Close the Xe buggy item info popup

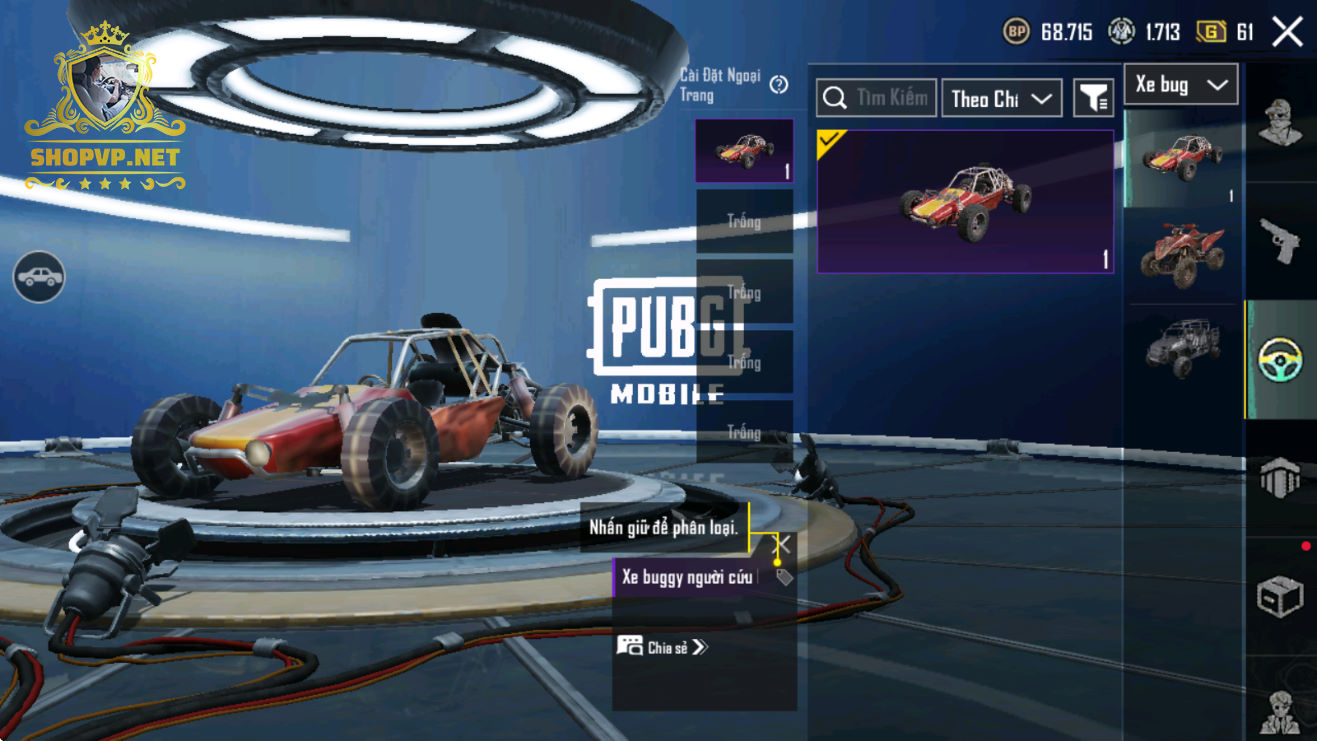(783, 545)
